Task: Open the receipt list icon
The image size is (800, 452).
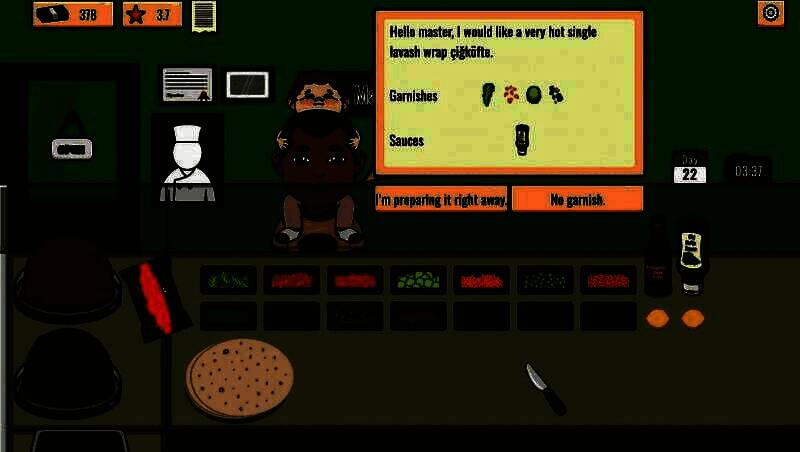Action: (204, 15)
